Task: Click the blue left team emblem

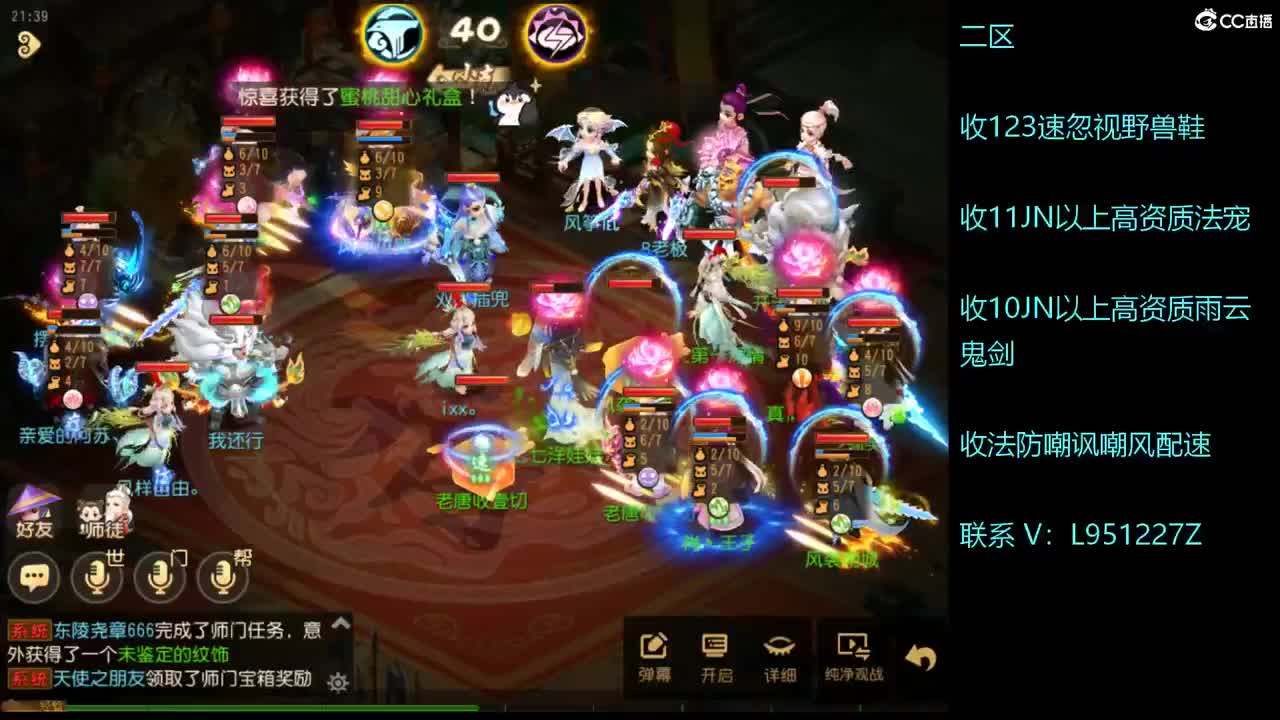Action: point(391,33)
